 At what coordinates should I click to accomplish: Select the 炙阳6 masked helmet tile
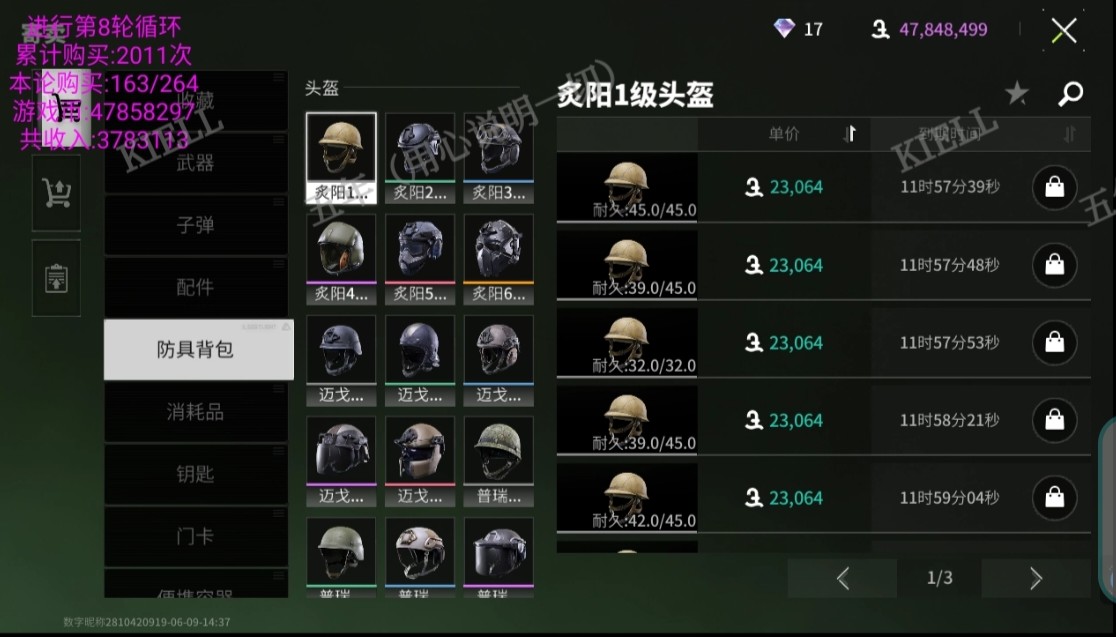tap(498, 258)
